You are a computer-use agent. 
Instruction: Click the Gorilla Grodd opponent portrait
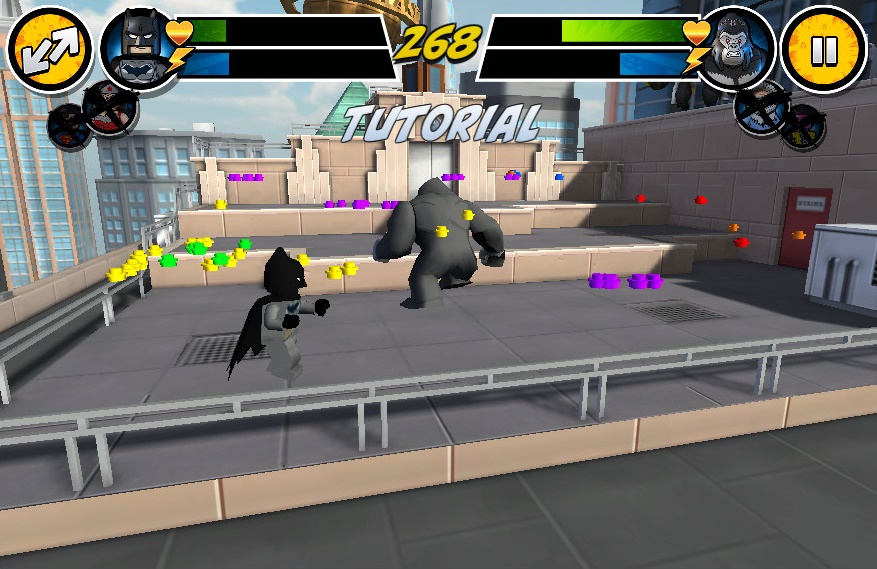(736, 50)
